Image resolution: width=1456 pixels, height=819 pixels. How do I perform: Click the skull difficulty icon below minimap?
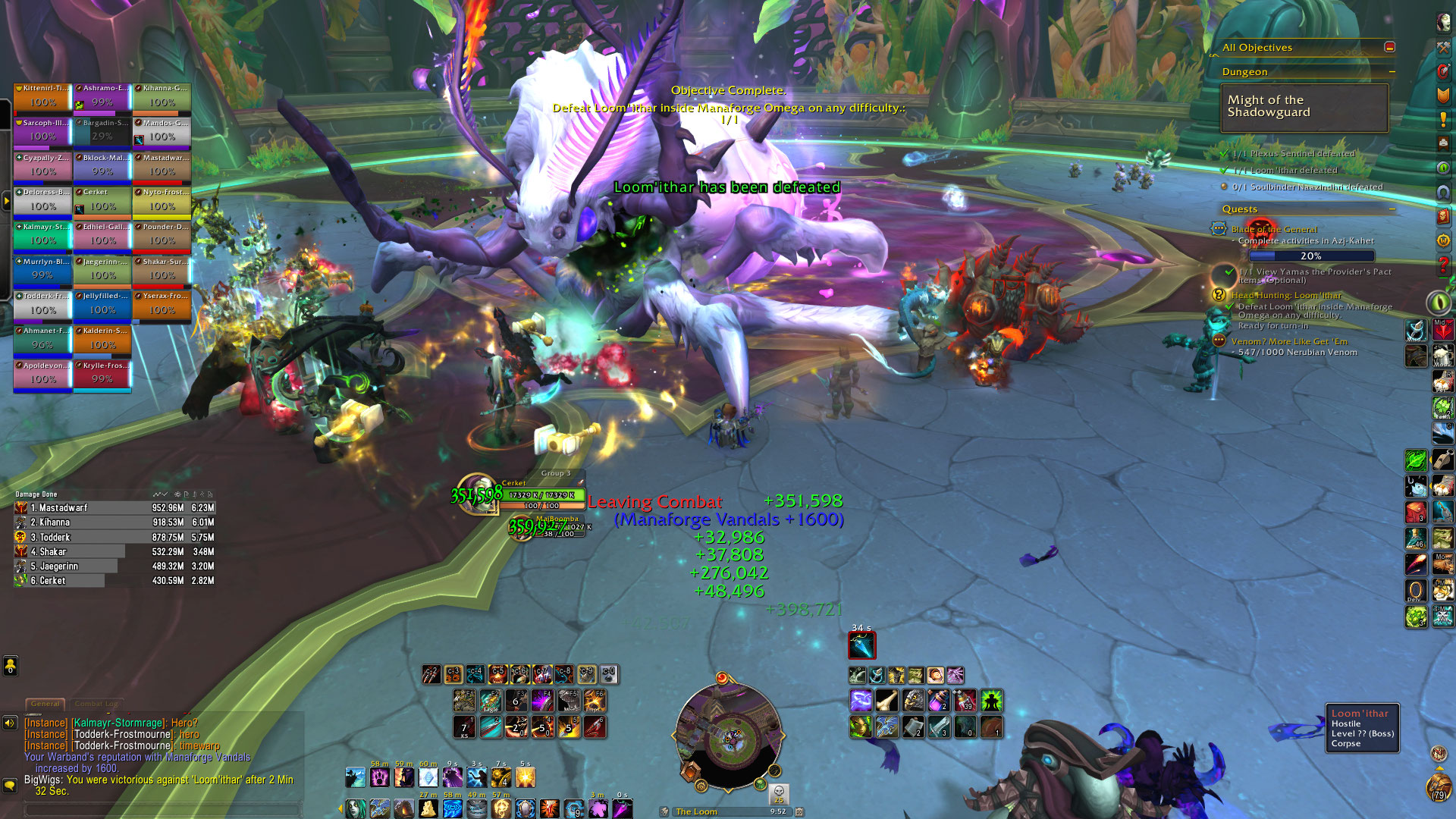coord(778,792)
